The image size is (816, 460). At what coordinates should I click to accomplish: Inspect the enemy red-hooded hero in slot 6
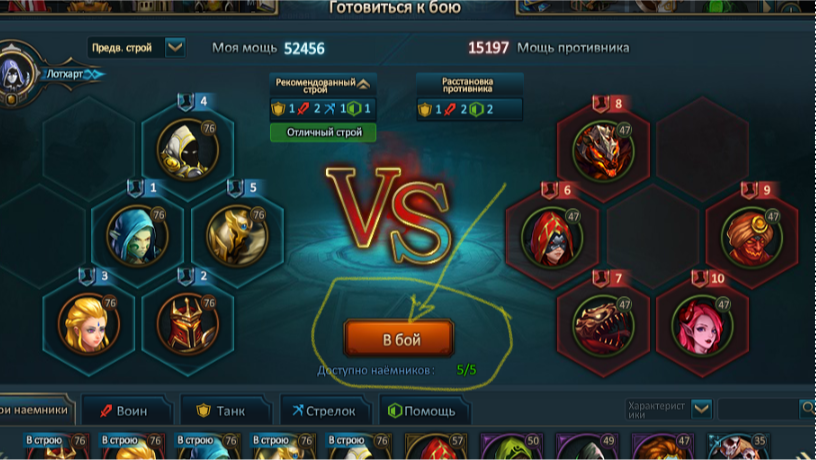click(x=553, y=234)
